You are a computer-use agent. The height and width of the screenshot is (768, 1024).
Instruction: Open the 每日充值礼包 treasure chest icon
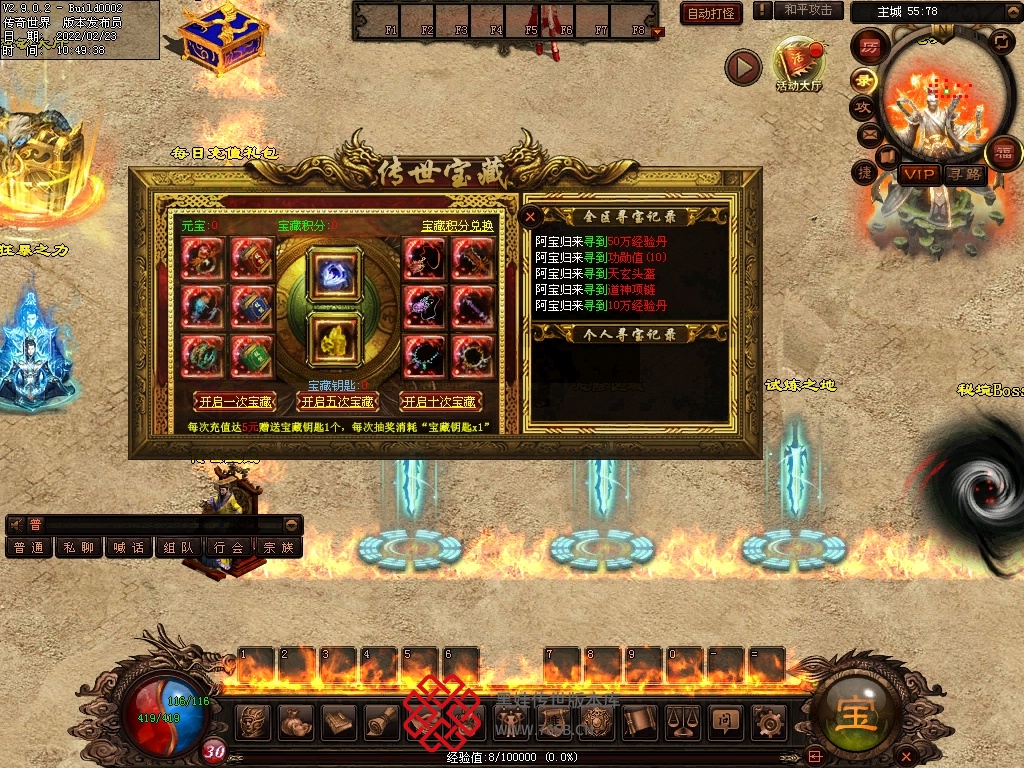tap(224, 40)
